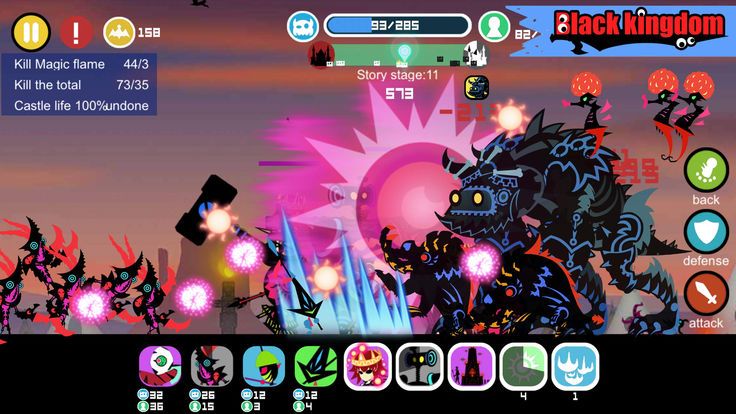The height and width of the screenshot is (414, 736).
Task: Click the yellow bat currency icon
Action: coord(119,32)
